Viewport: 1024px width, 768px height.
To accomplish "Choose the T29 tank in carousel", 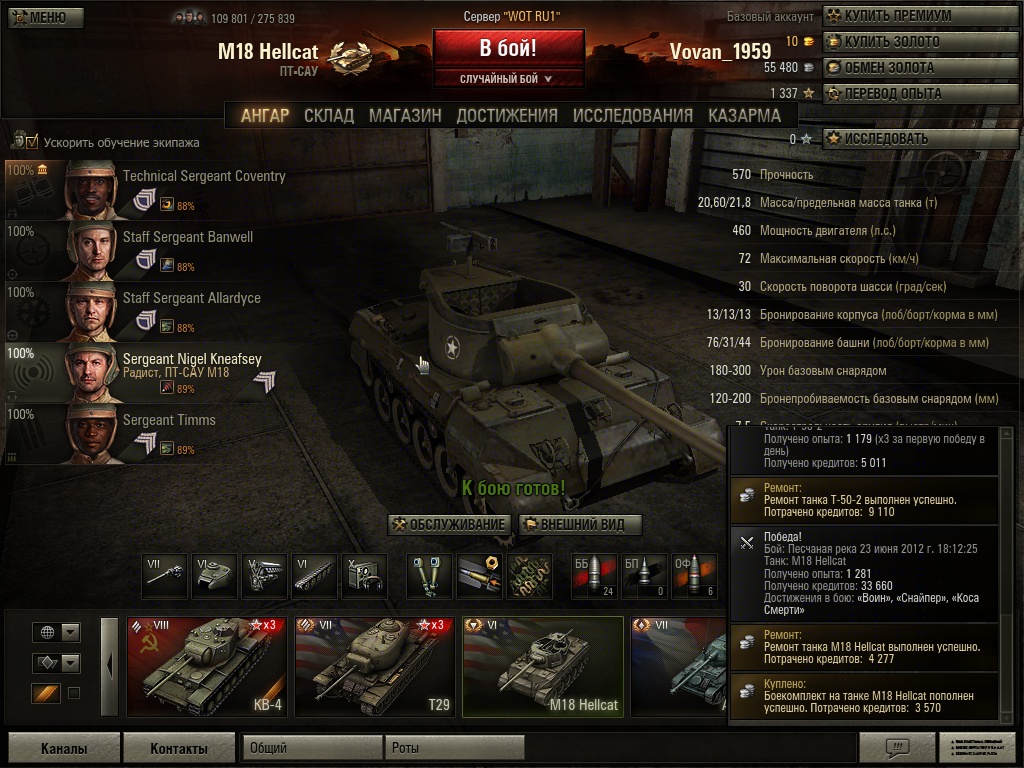I will point(374,666).
